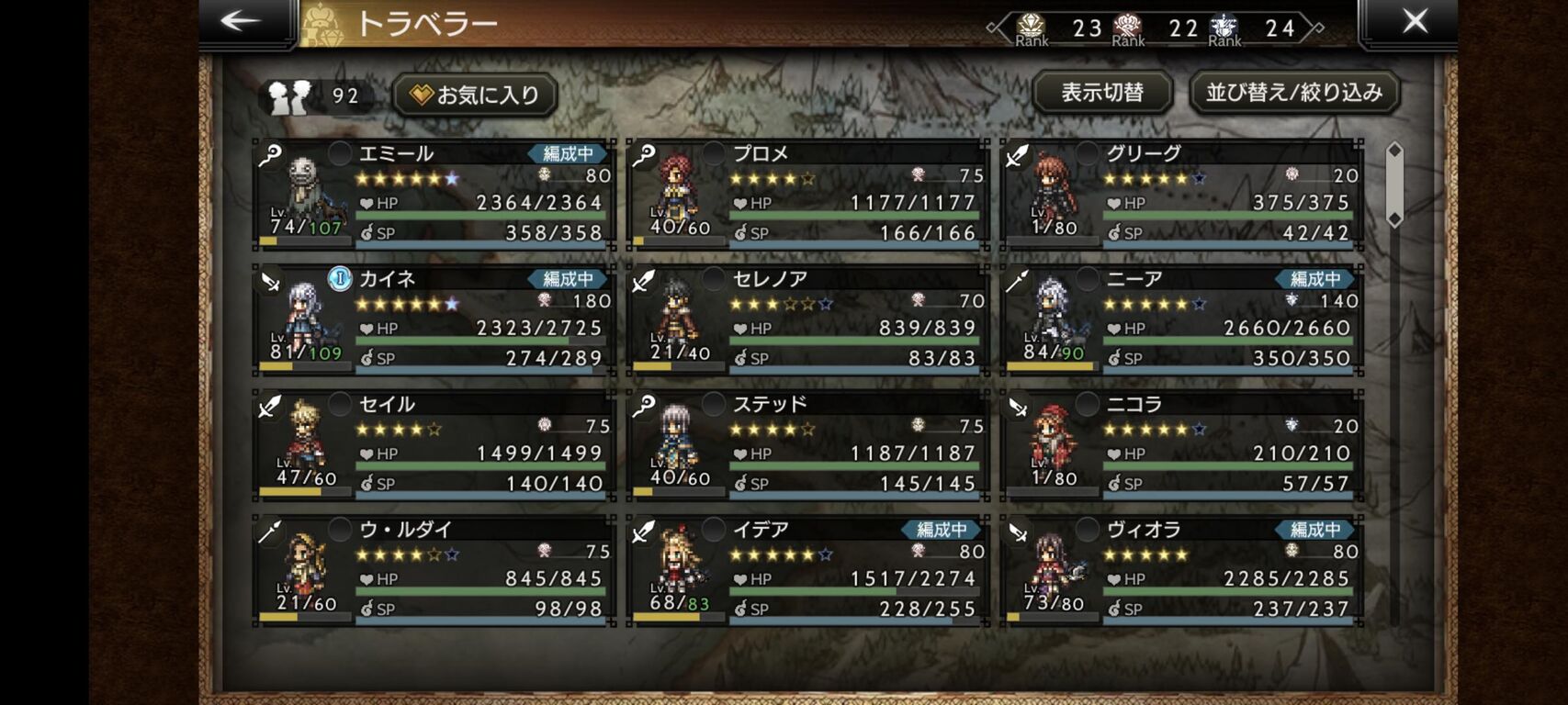Viewport: 1568px width, 705px height.
Task: Click the 表示切替 display toggle button
Action: (x=1102, y=93)
